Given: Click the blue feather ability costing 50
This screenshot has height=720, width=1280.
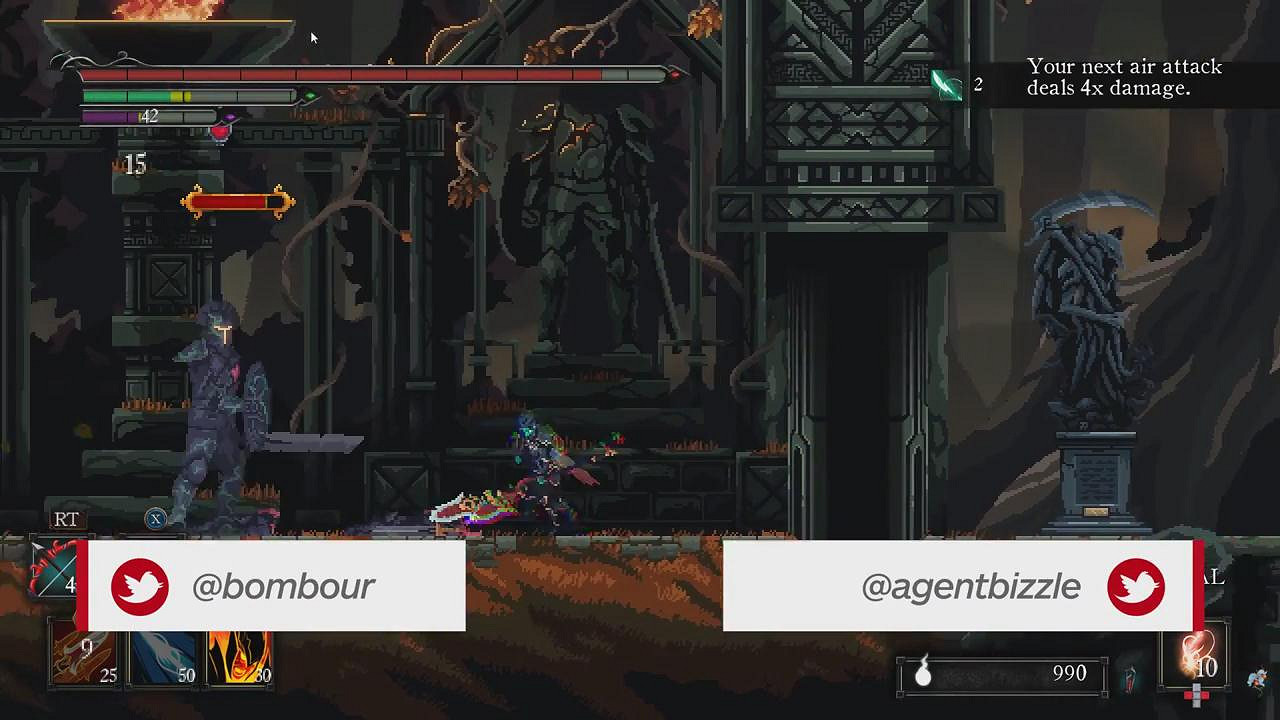Looking at the screenshot, I should 162,655.
